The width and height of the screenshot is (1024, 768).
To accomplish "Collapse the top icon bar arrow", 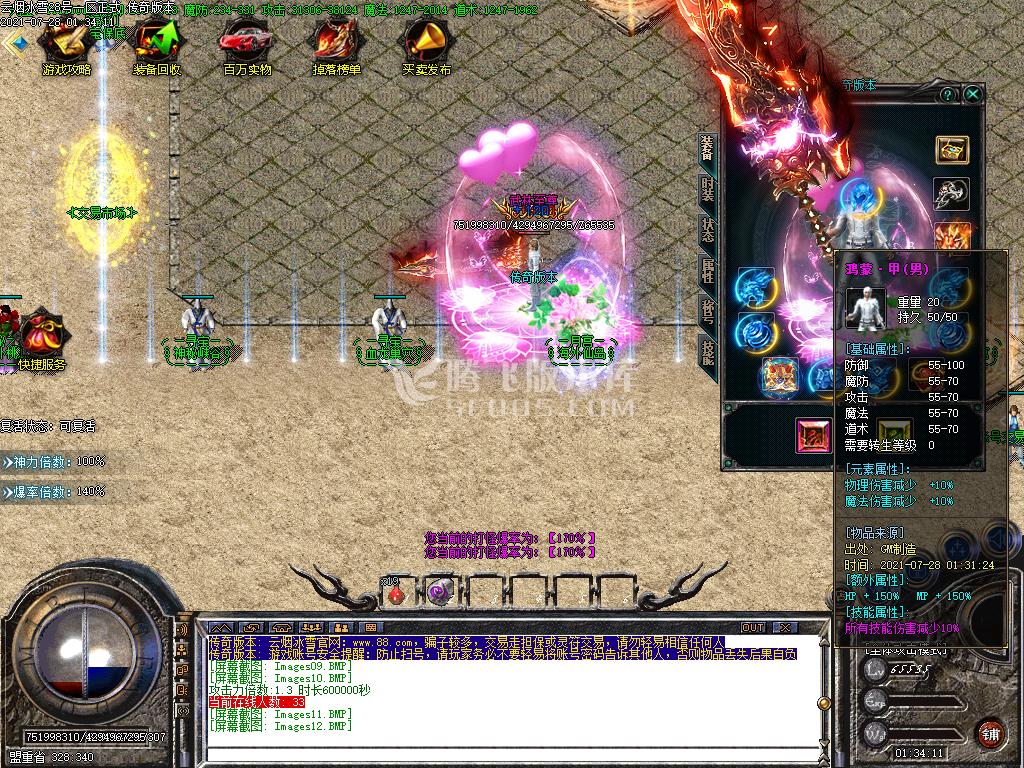I will pyautogui.click(x=14, y=43).
